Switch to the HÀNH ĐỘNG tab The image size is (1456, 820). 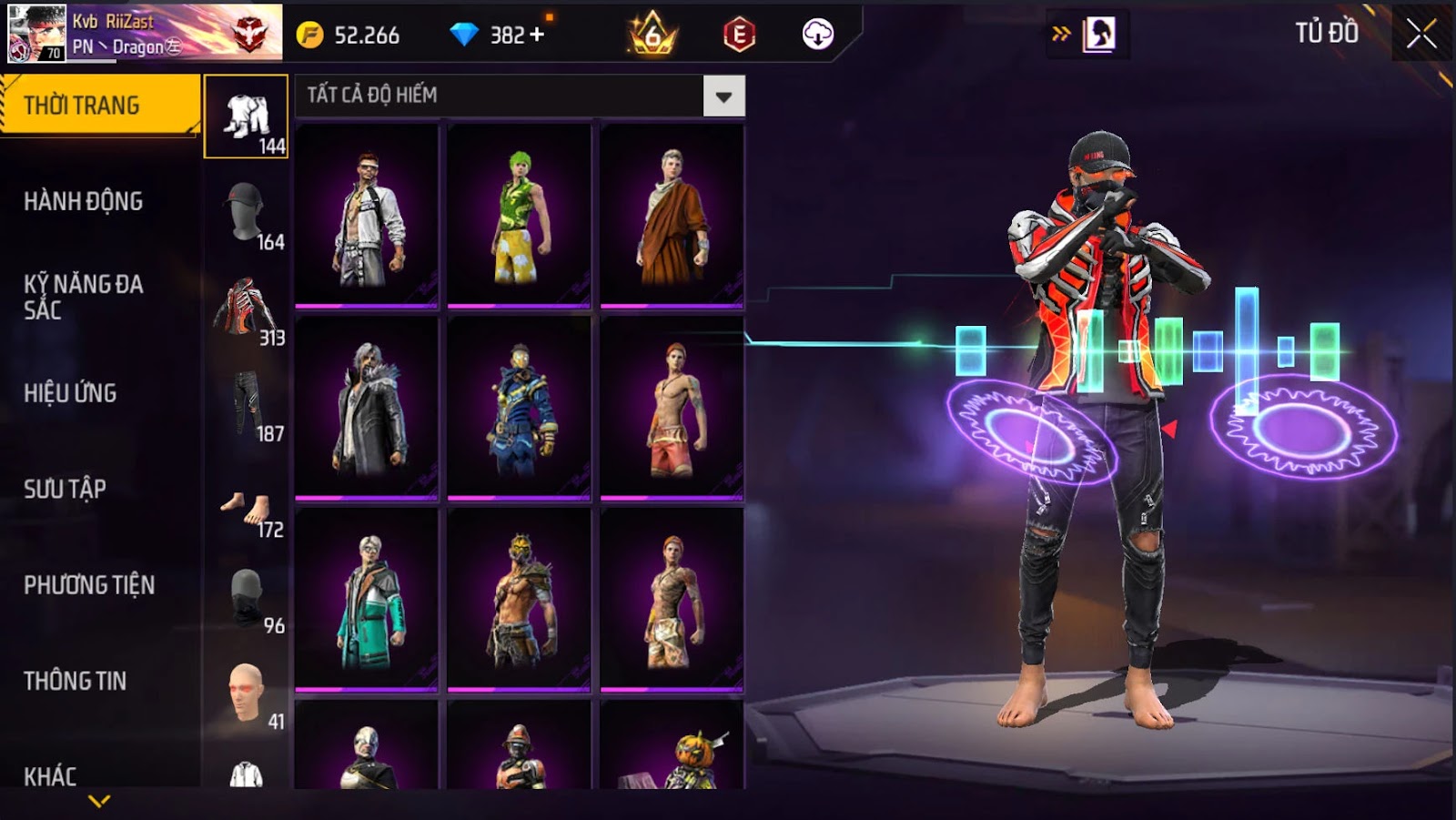(84, 201)
